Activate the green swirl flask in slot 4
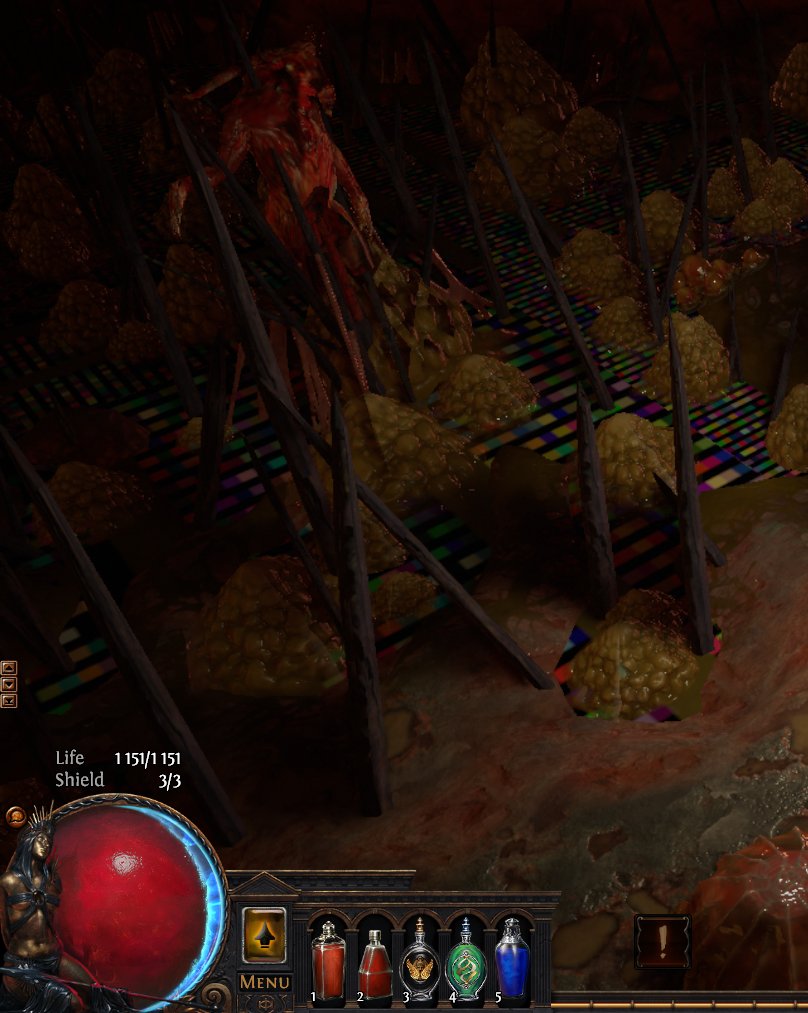The height and width of the screenshot is (1013, 808). coord(465,962)
